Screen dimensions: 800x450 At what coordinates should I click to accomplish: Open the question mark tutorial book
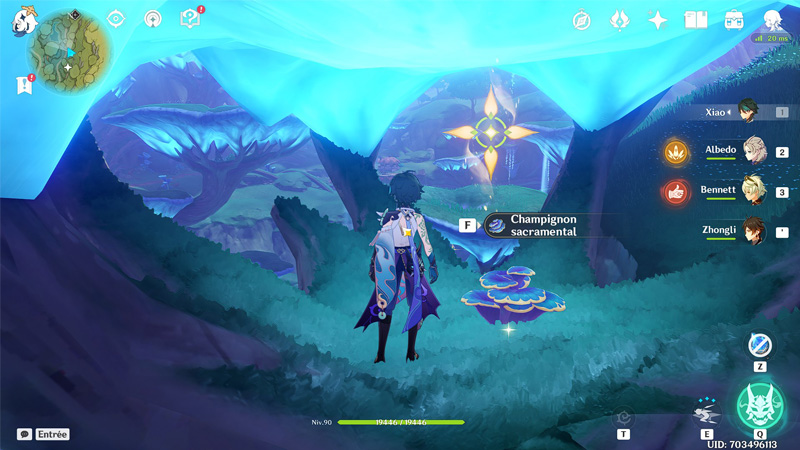point(189,19)
